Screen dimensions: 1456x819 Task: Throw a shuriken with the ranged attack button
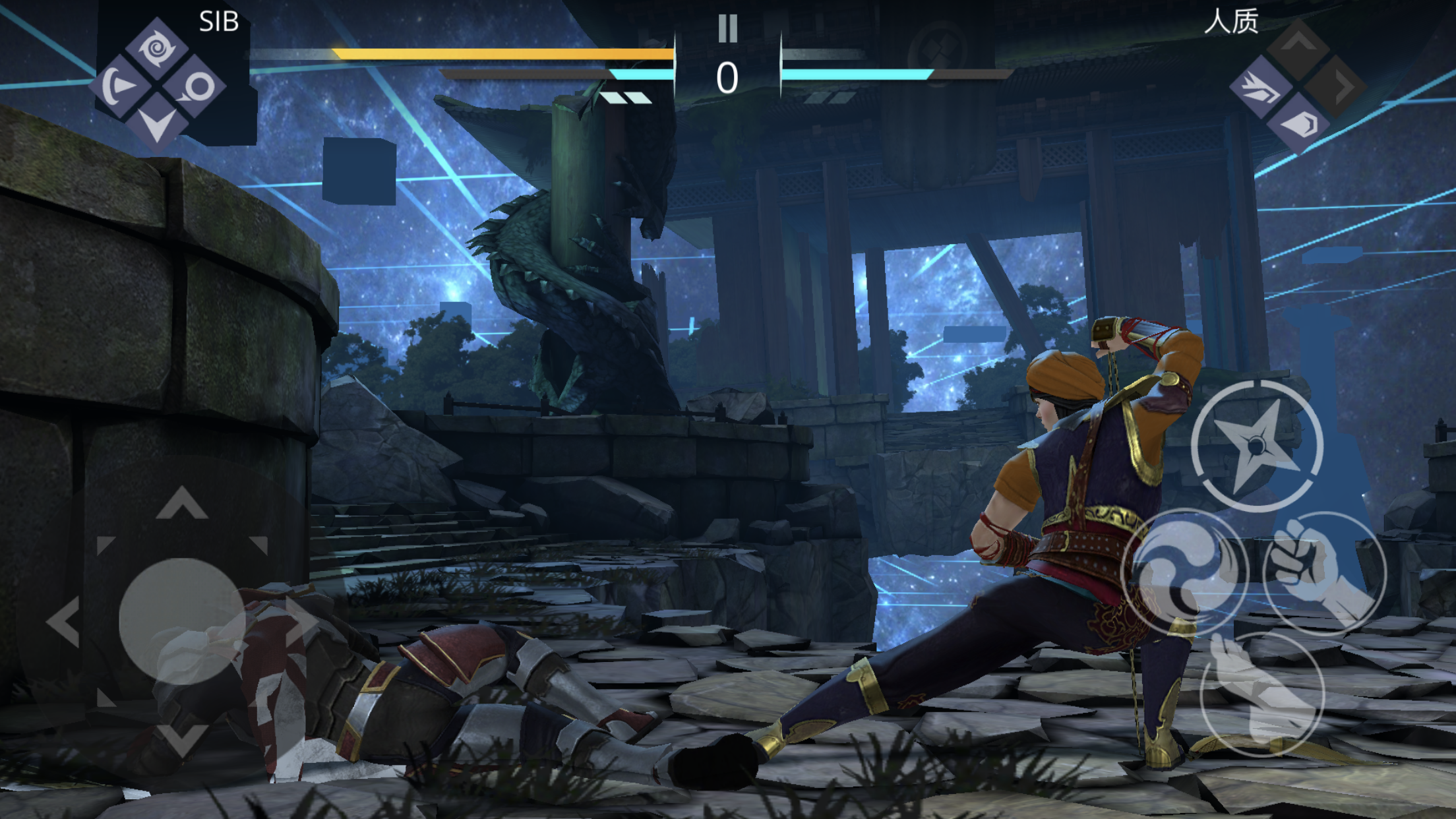pos(1257,446)
